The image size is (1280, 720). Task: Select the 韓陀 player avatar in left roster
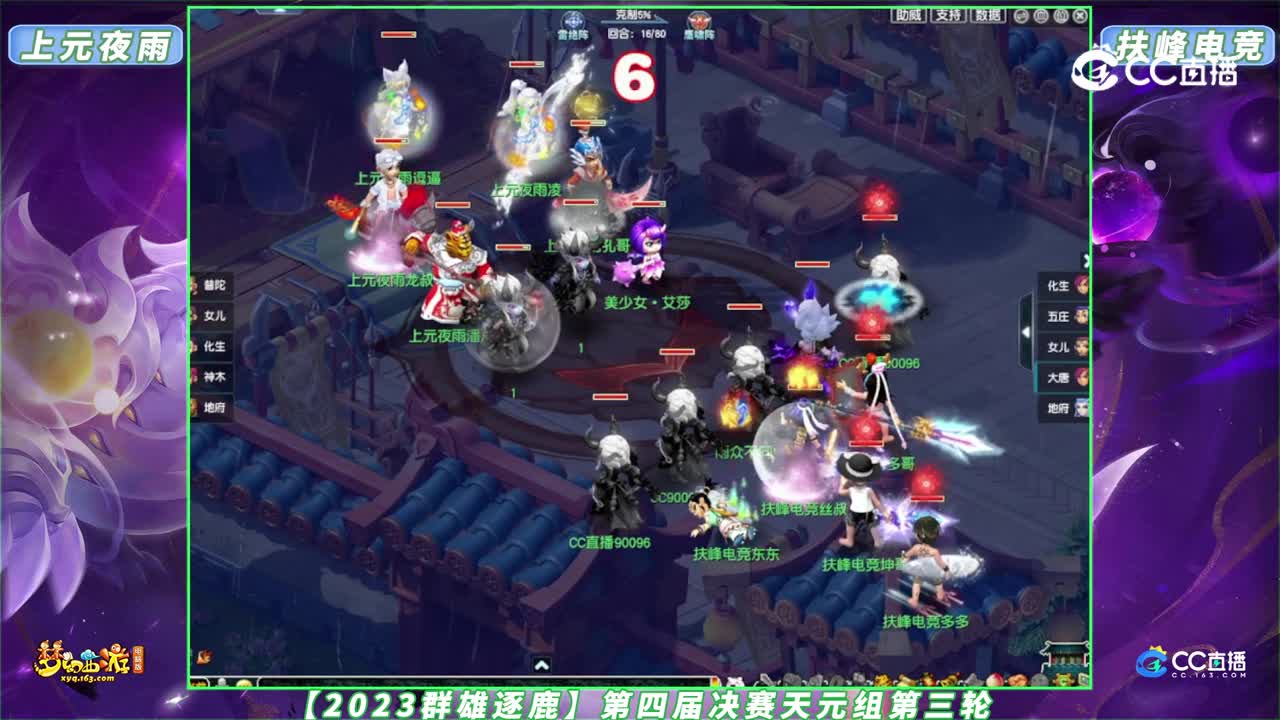[x=193, y=285]
